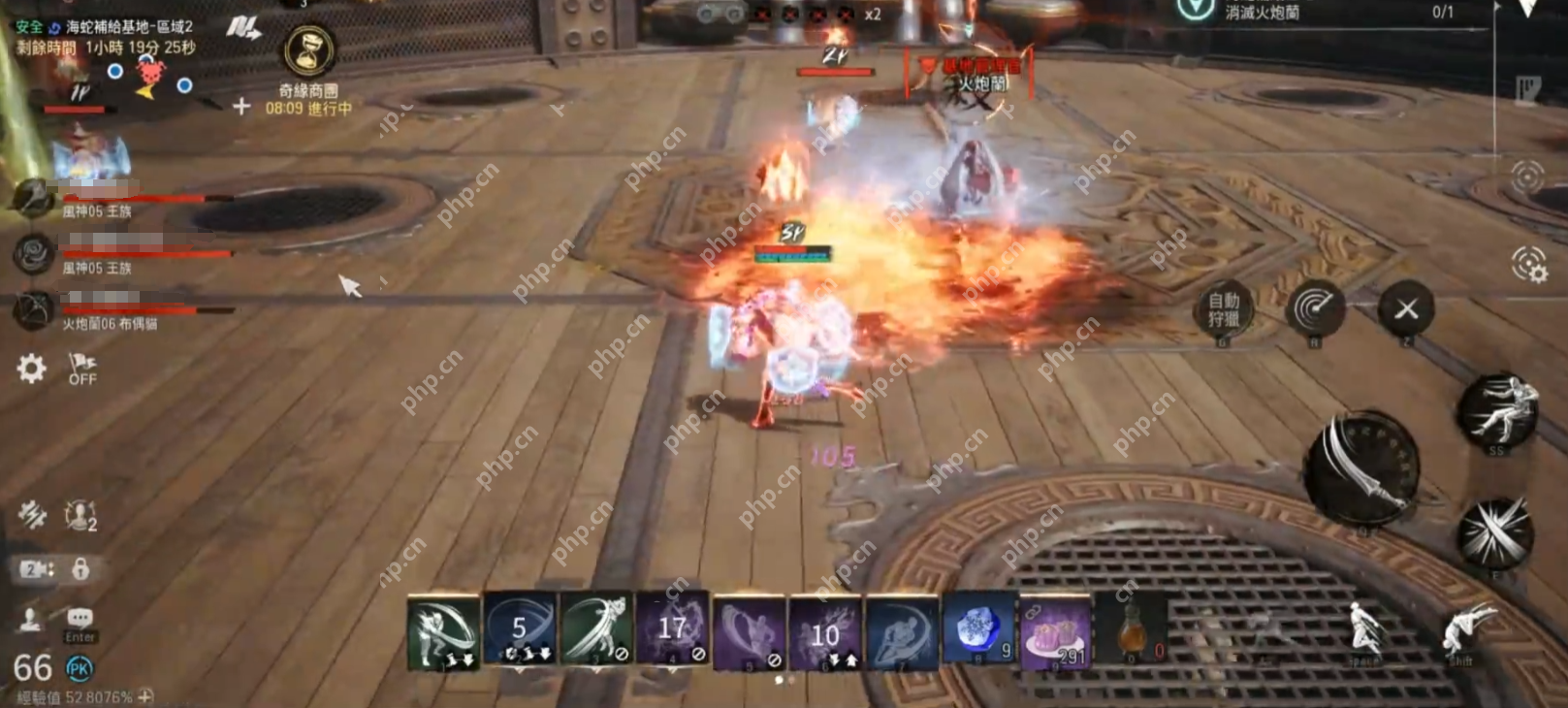Tap the round X cancel-target button

[1406, 309]
